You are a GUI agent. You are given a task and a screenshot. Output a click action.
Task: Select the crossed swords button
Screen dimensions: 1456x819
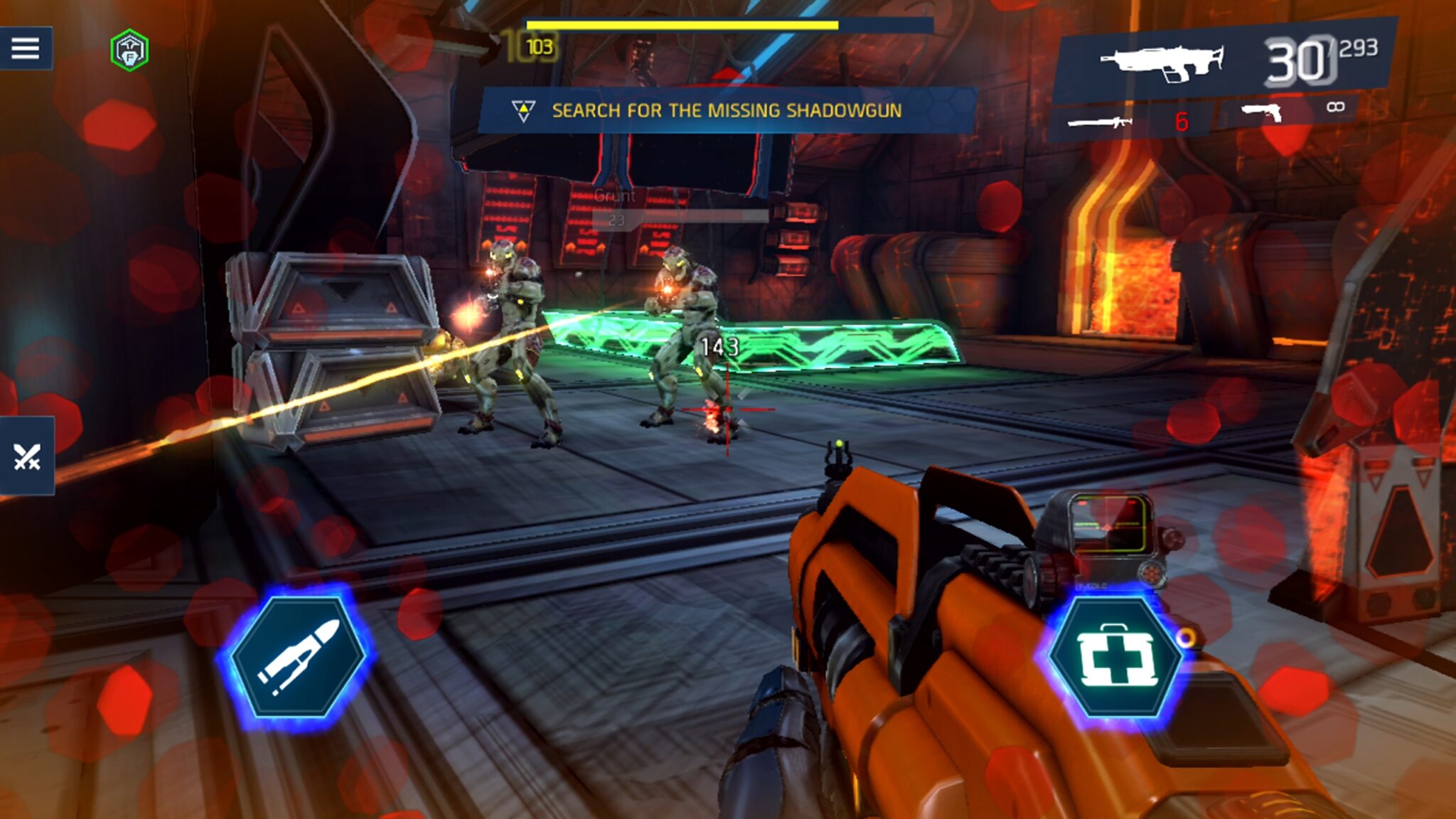tap(27, 456)
